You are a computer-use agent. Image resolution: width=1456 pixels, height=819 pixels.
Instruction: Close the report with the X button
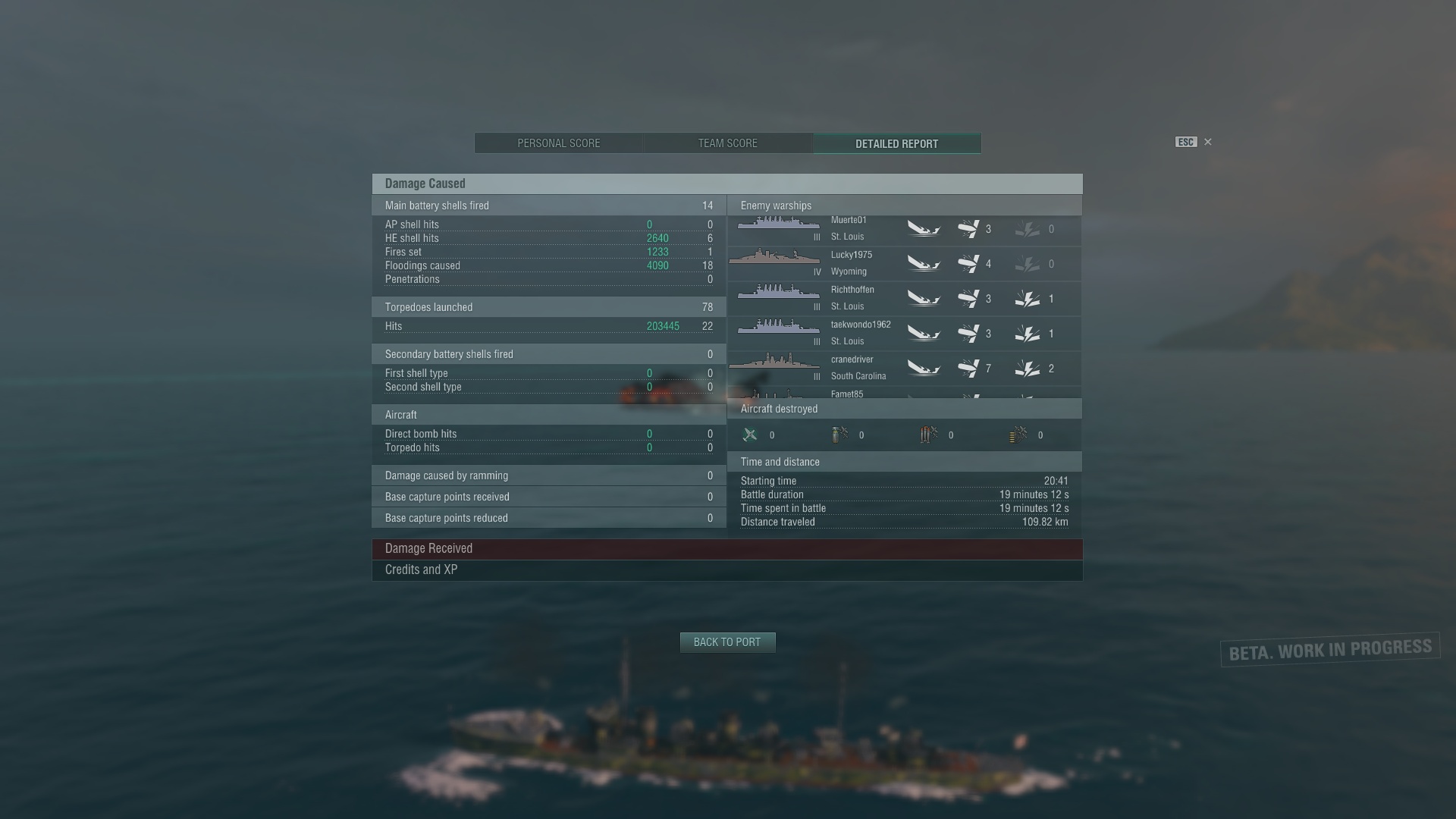click(1208, 142)
